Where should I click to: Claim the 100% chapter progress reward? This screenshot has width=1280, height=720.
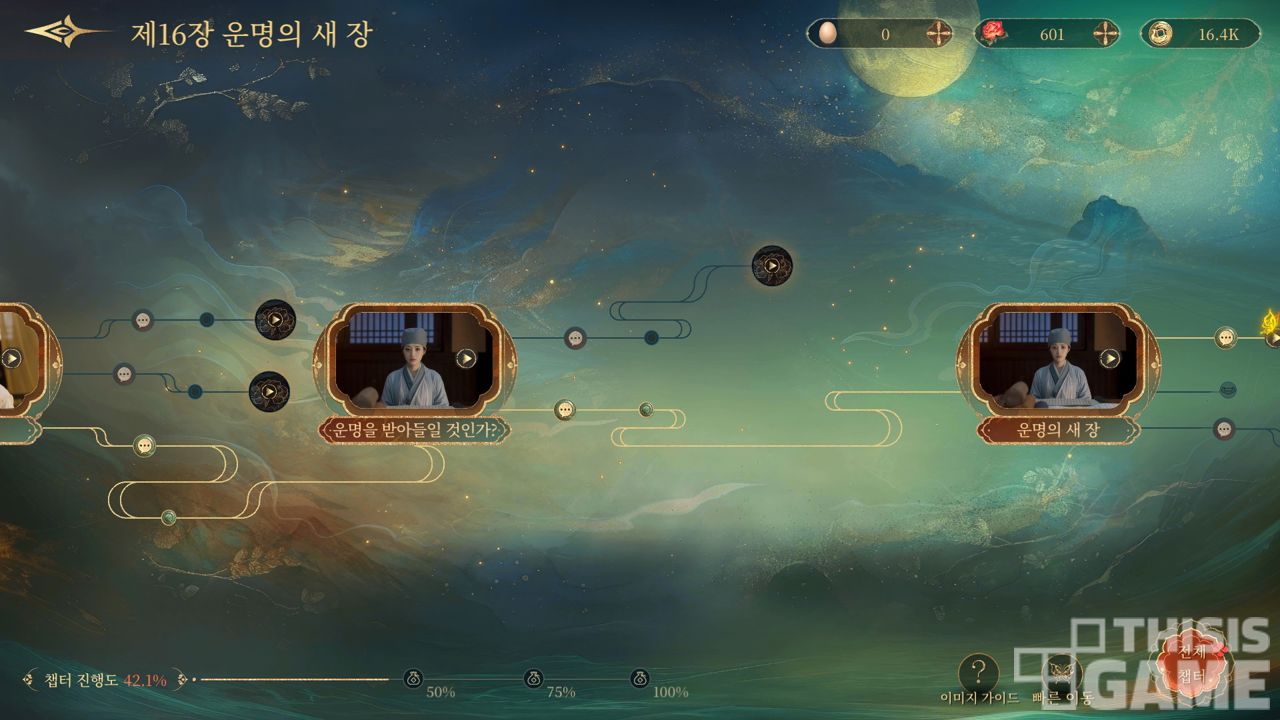(640, 679)
